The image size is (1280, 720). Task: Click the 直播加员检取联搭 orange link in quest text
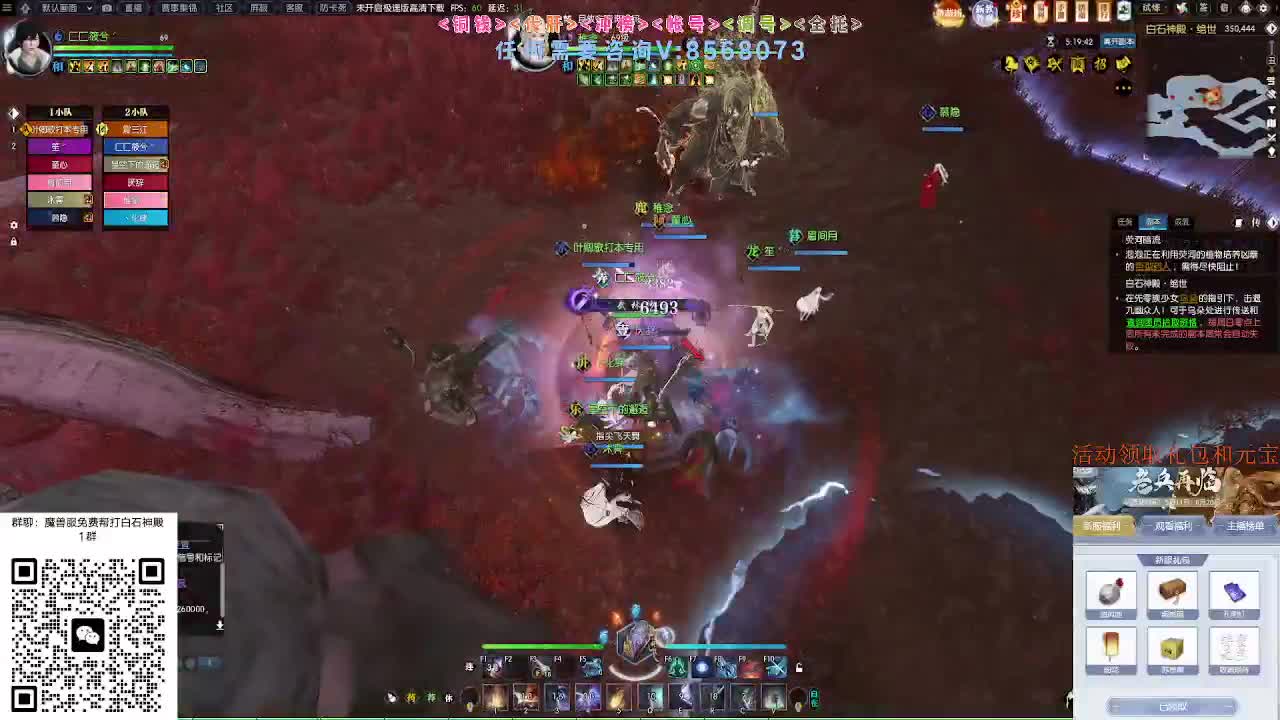click(x=1161, y=322)
